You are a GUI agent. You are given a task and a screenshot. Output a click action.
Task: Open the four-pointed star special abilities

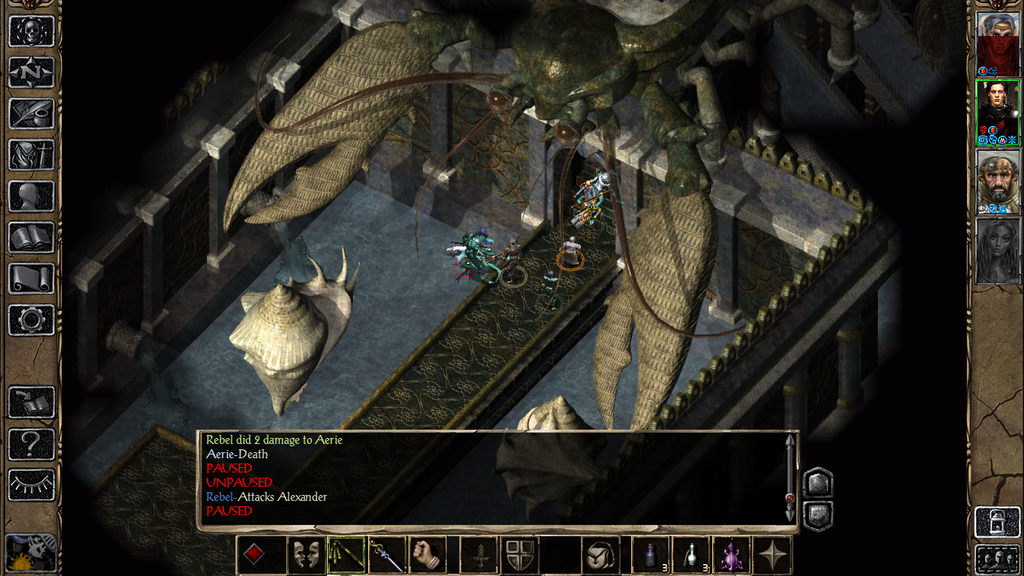pyautogui.click(x=773, y=554)
